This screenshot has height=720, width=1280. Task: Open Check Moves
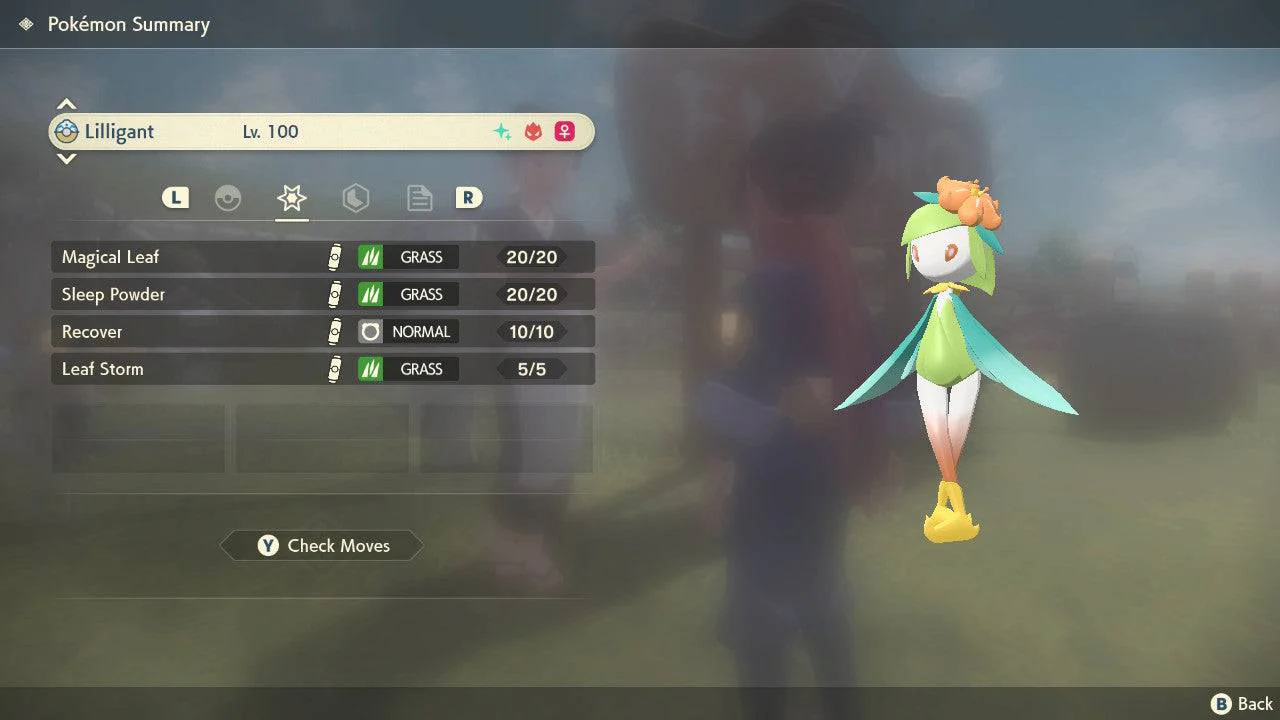(322, 546)
